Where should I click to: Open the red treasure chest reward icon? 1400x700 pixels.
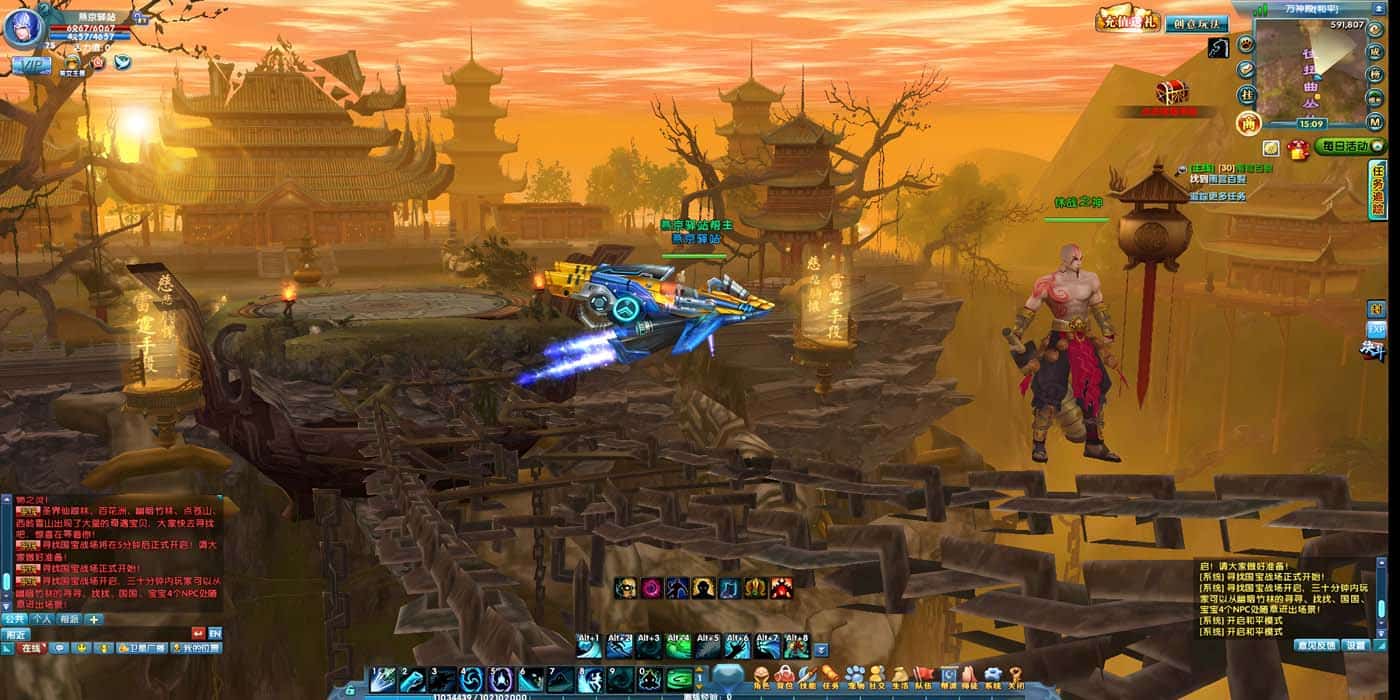(x=1171, y=93)
